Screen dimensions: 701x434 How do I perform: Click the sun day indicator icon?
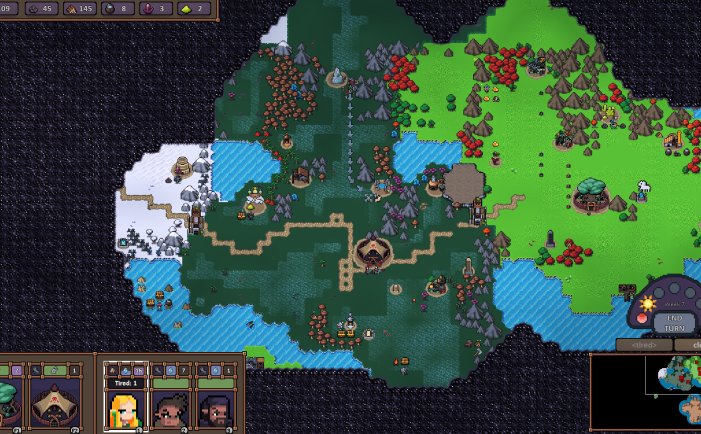pyautogui.click(x=647, y=303)
